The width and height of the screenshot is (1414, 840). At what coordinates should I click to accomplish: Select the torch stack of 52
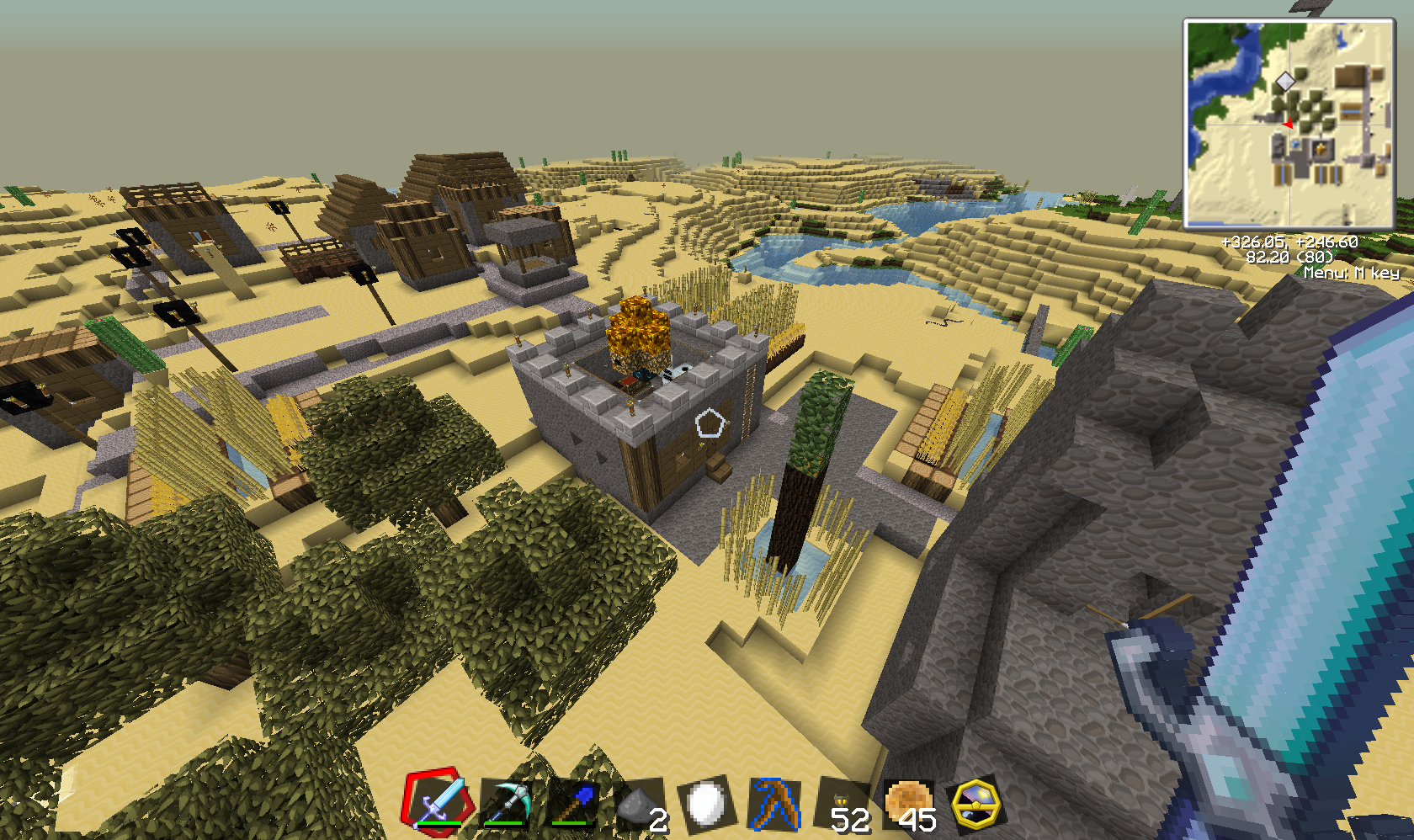pos(843,805)
